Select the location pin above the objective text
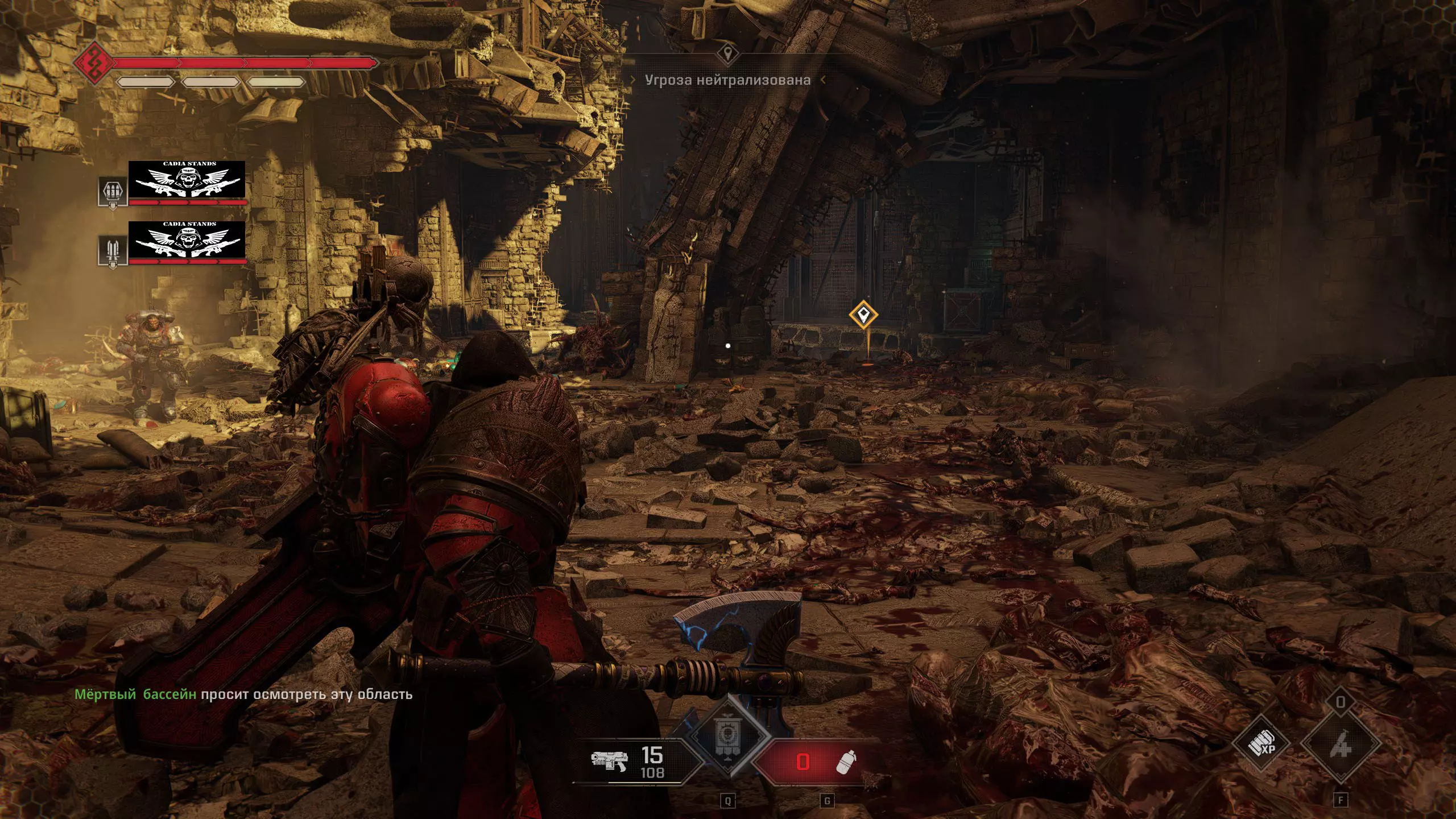Screen dimensions: 1456x819 727,55
